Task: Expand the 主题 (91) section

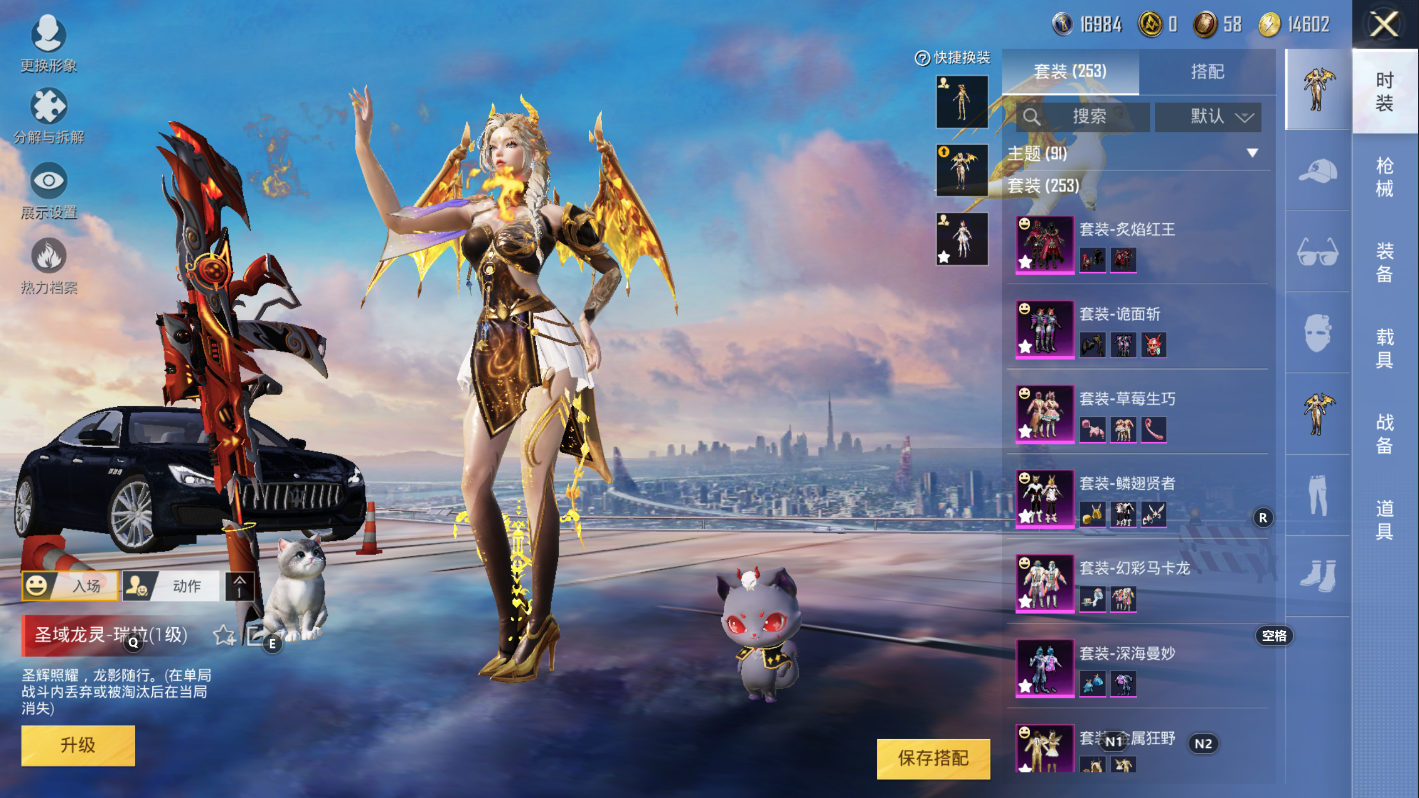Action: [1252, 154]
